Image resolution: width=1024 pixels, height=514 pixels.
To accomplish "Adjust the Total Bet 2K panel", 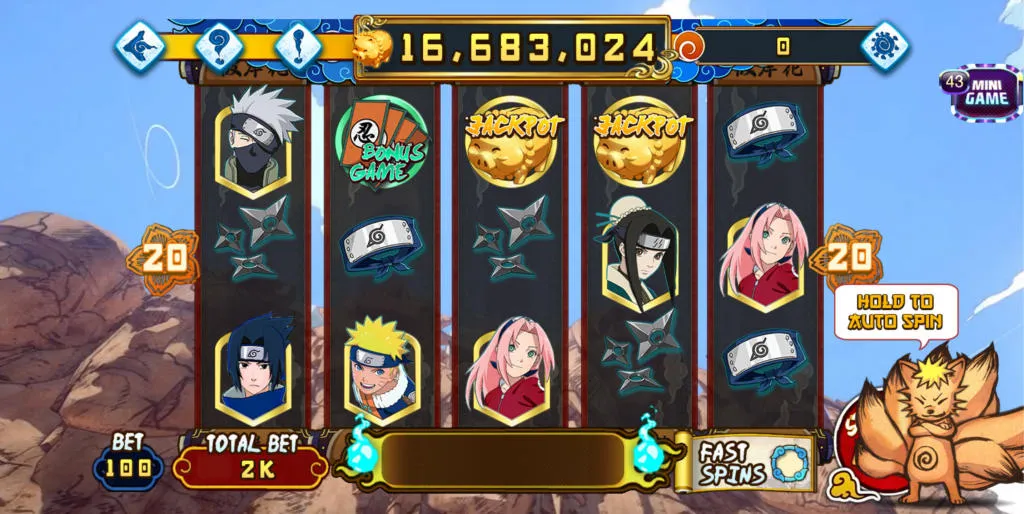I will [x=251, y=463].
